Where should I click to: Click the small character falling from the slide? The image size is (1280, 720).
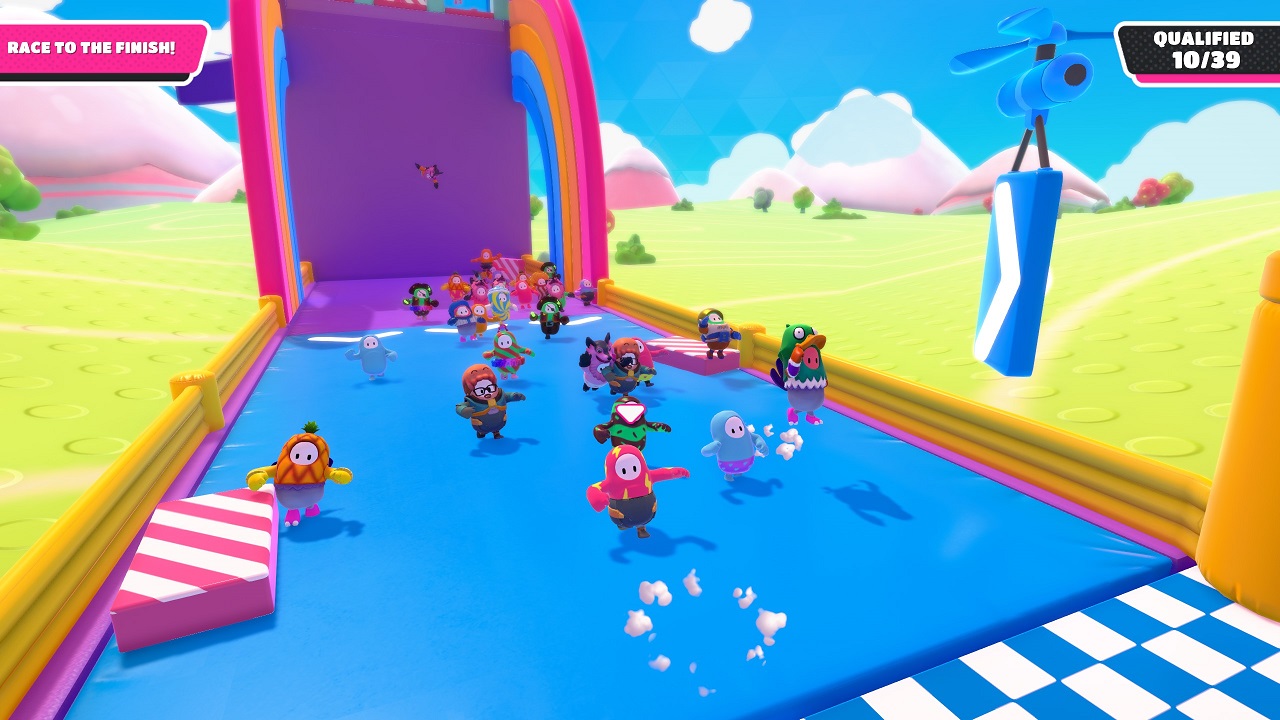(430, 170)
